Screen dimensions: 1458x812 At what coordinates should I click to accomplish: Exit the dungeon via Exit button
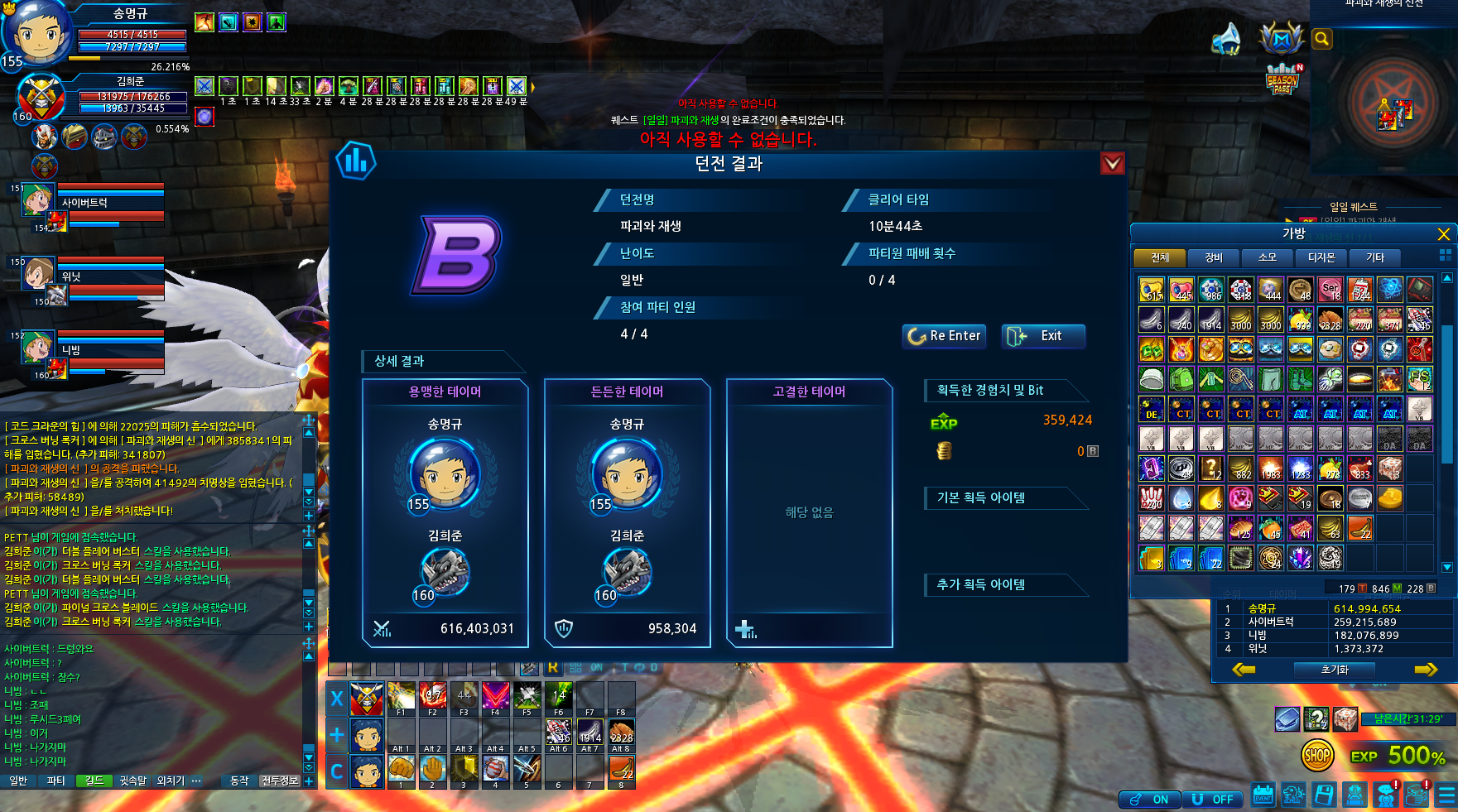pos(1042,336)
